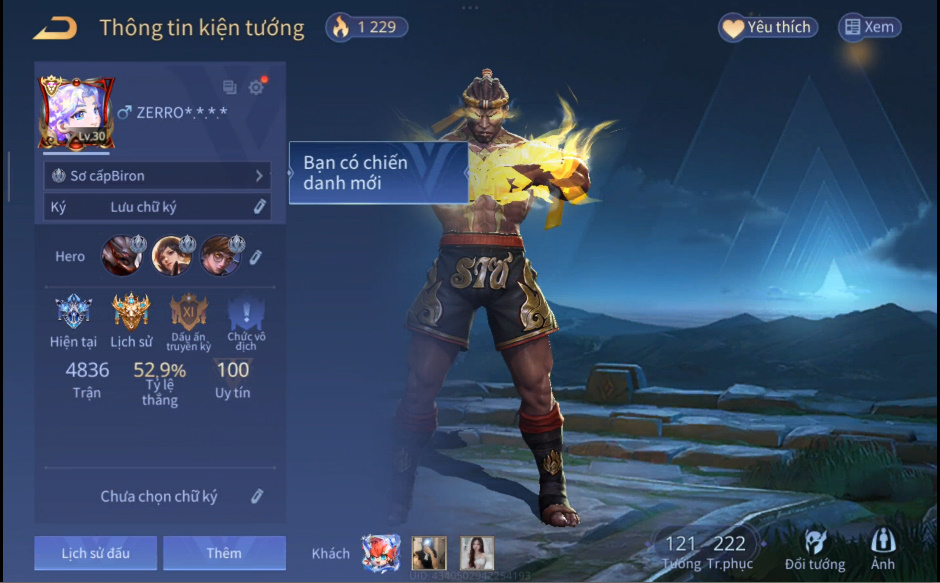Click the Yêu thích favorite button
Screen dimensions: 940x583
point(768,28)
